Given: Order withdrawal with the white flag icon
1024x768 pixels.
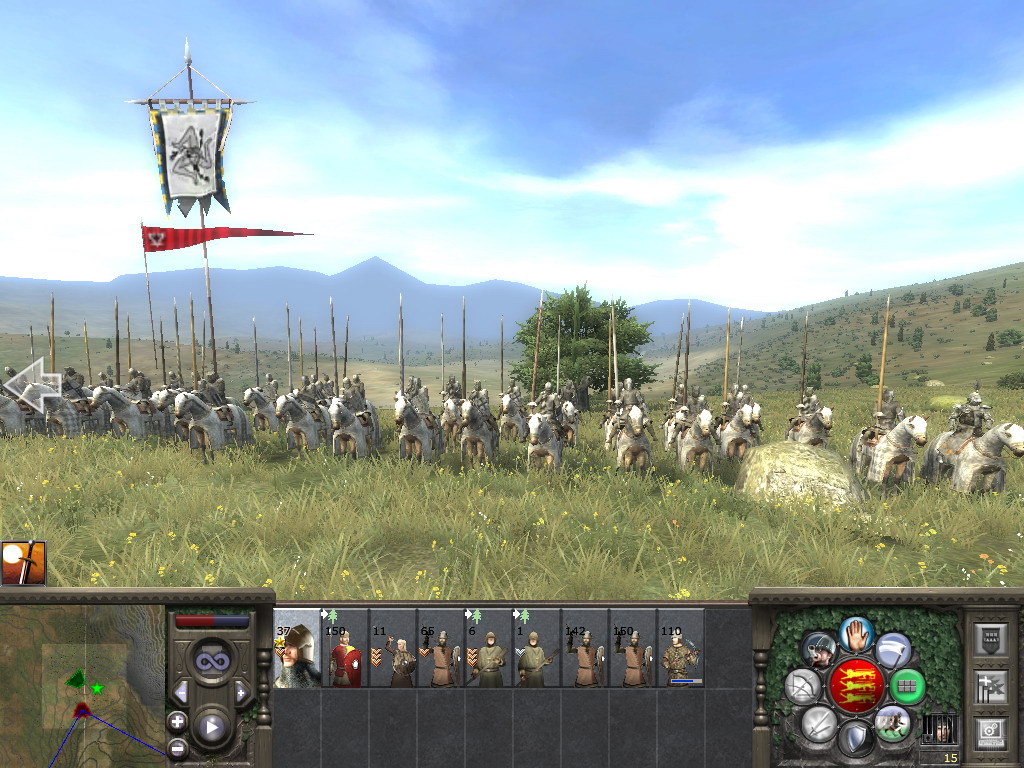Looking at the screenshot, I should (893, 650).
